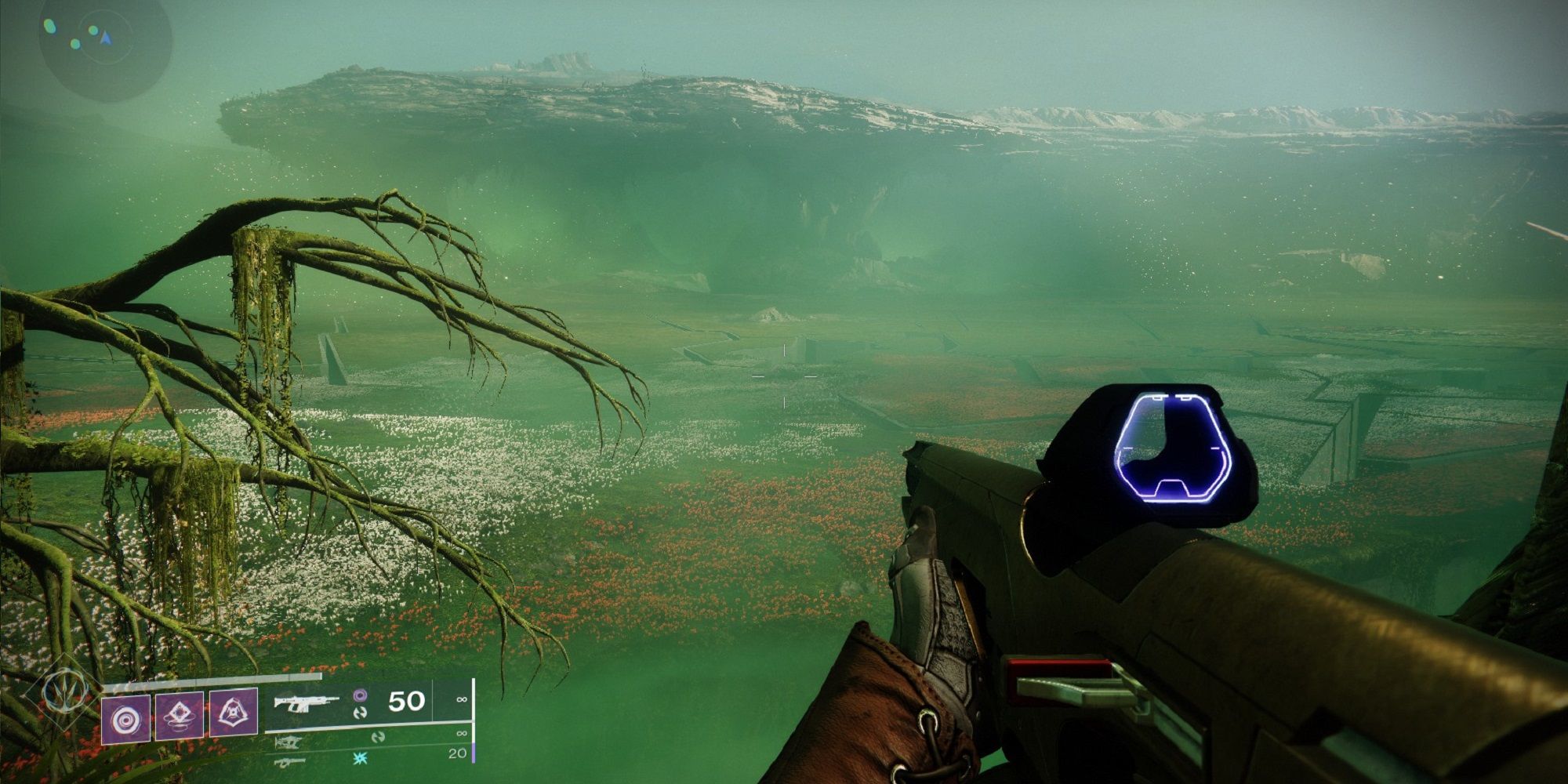Select the energy weapon icon in loadout list
The width and height of the screenshot is (1568, 784).
tap(288, 742)
